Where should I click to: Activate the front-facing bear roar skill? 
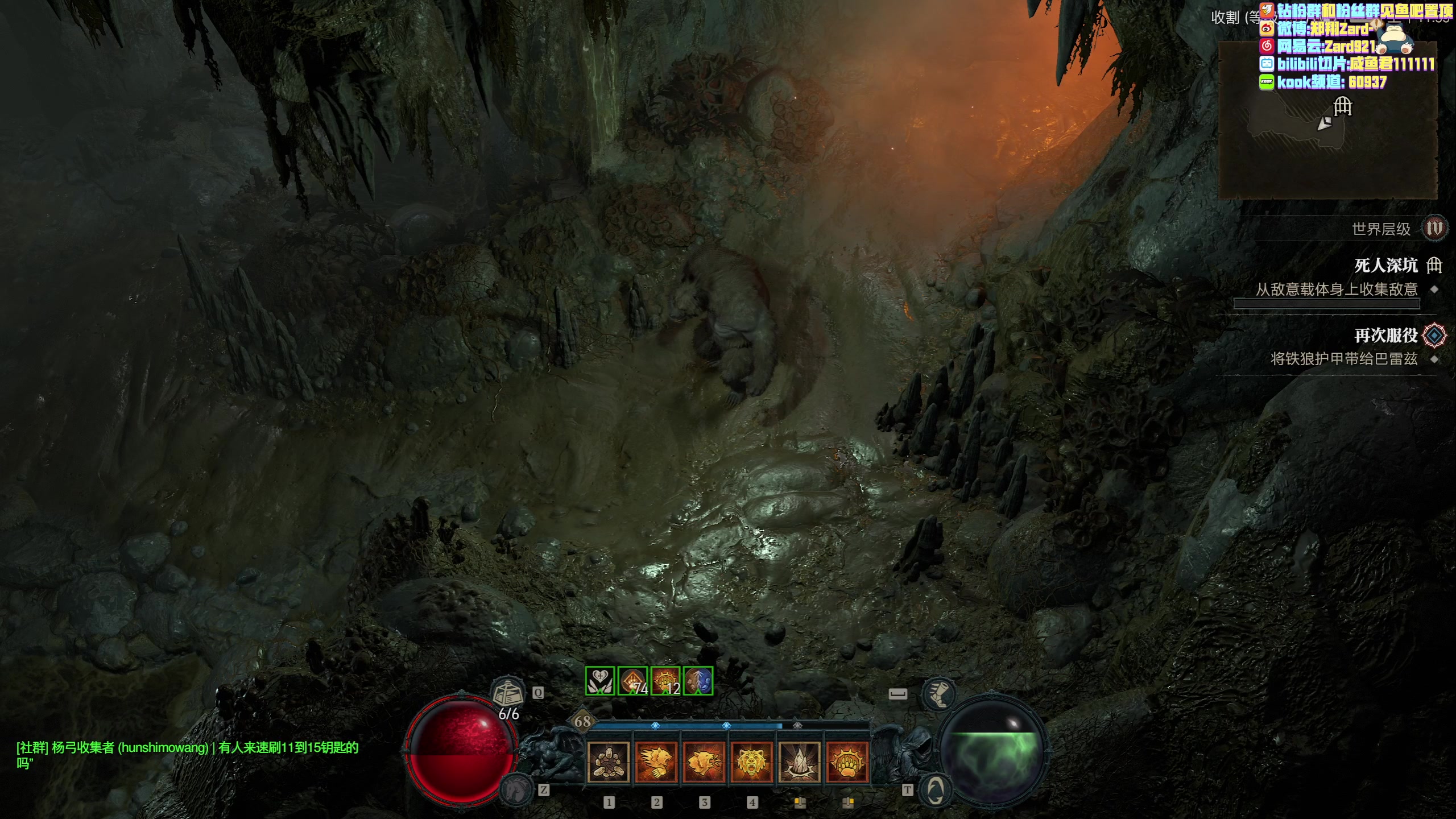tap(751, 762)
